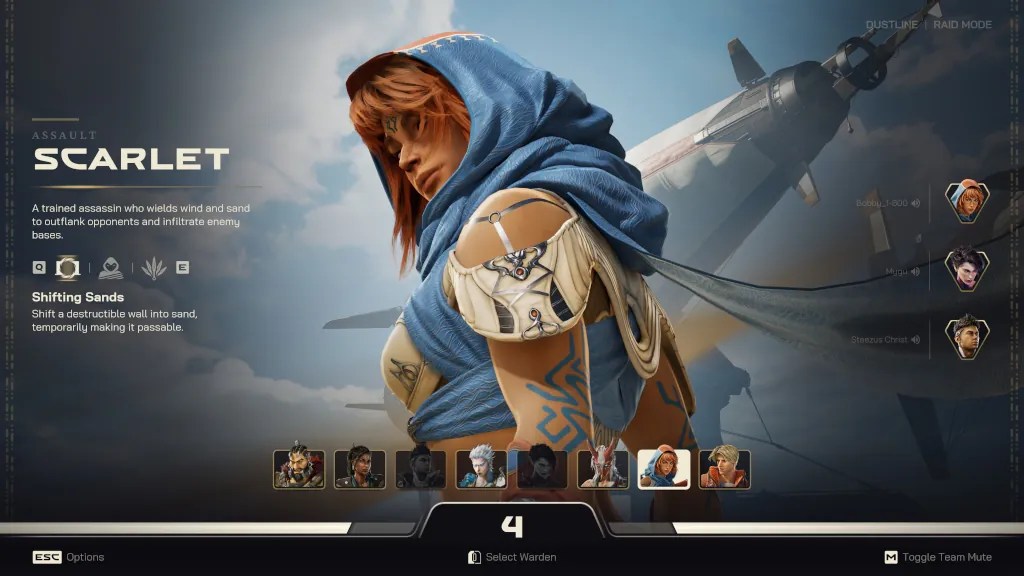The image size is (1024, 576).
Task: Click Steezus Christ's headband team avatar
Action: (x=967, y=338)
